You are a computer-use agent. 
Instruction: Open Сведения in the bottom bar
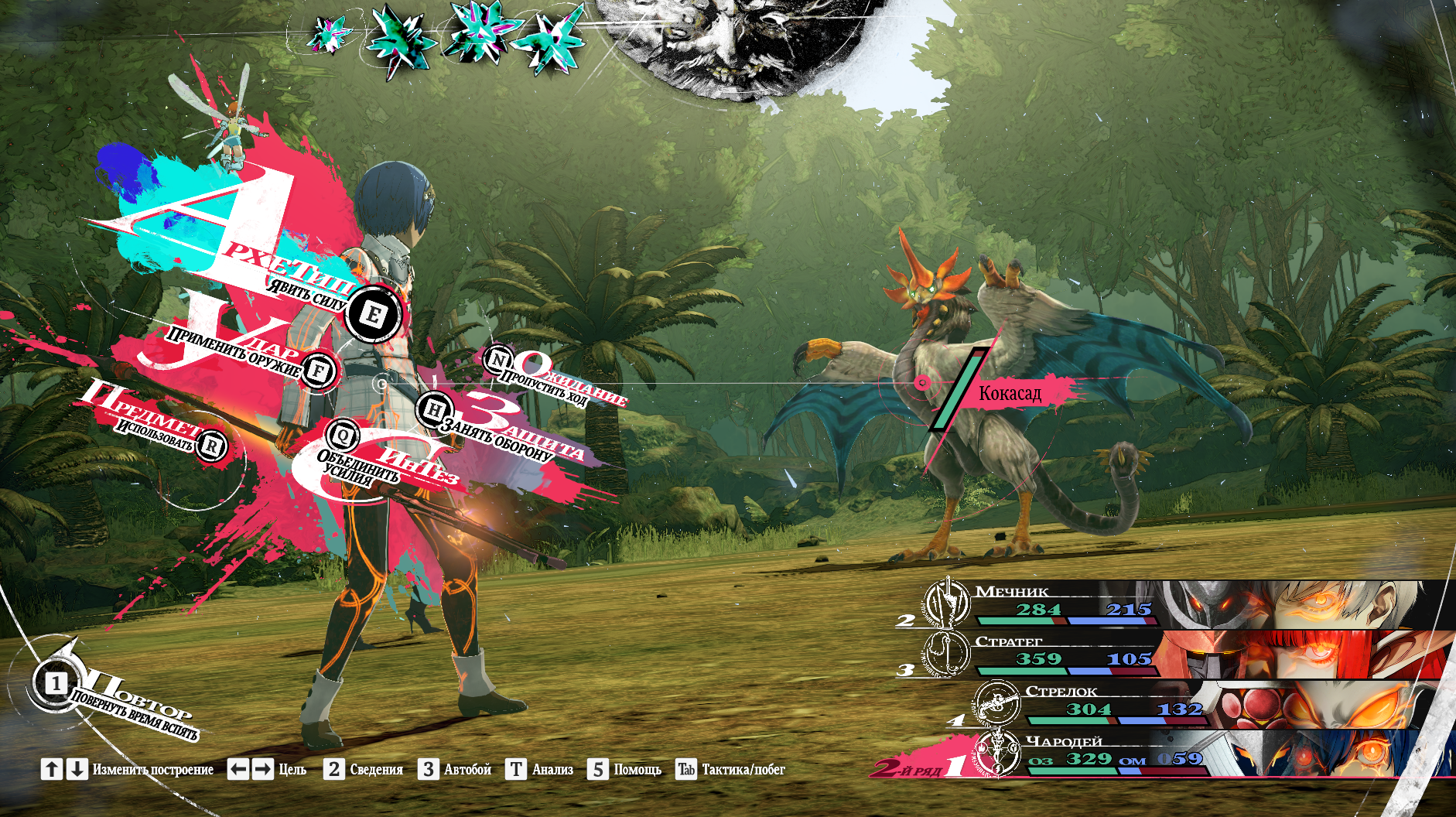[364, 769]
